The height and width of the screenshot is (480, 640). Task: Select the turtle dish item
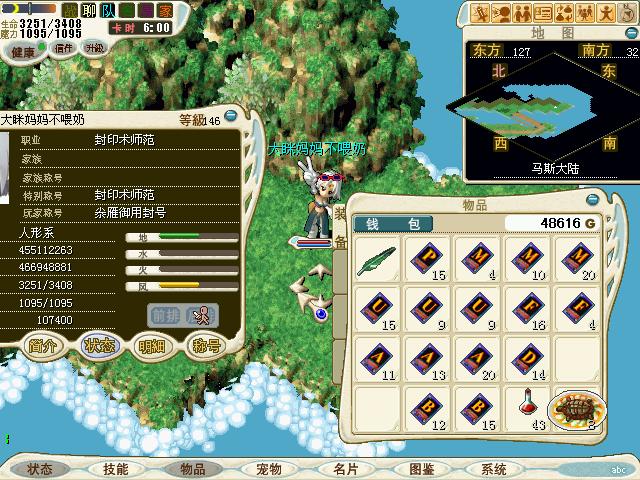(x=577, y=407)
